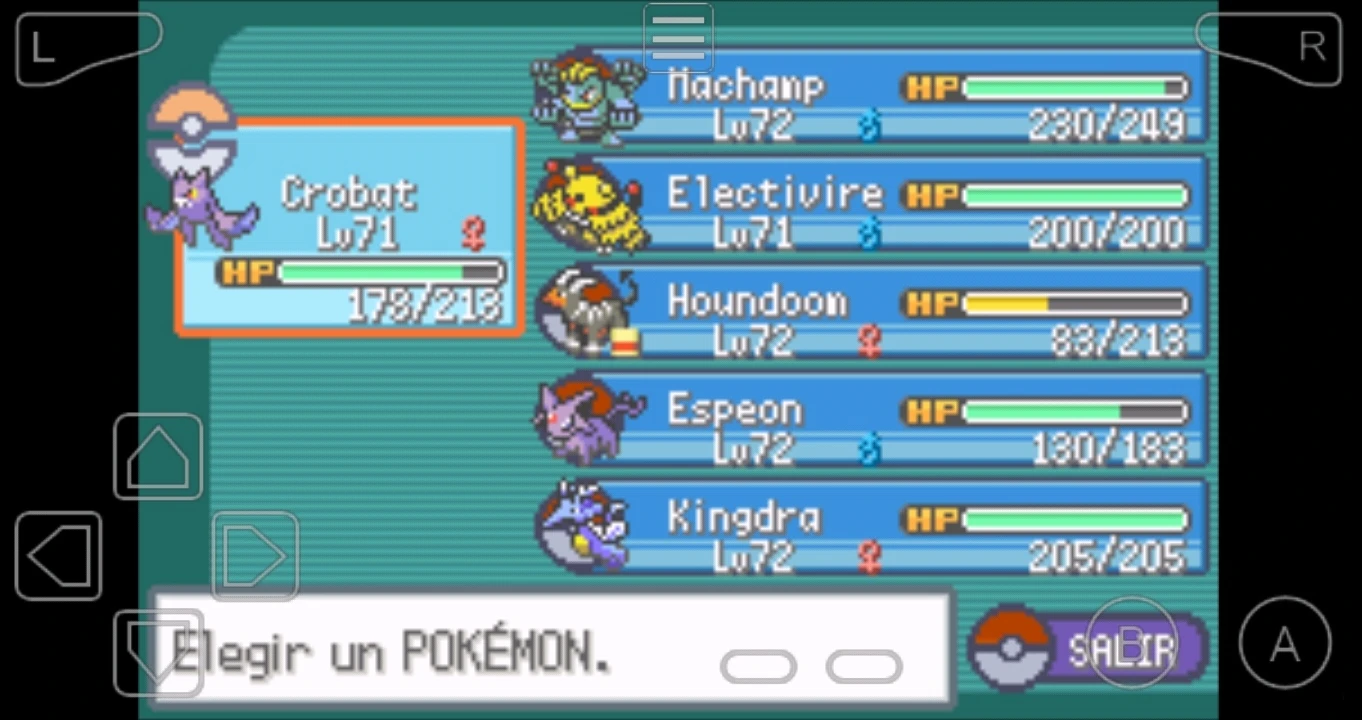Click Kingdra's female gender symbol
The height and width of the screenshot is (720, 1362).
[870, 557]
